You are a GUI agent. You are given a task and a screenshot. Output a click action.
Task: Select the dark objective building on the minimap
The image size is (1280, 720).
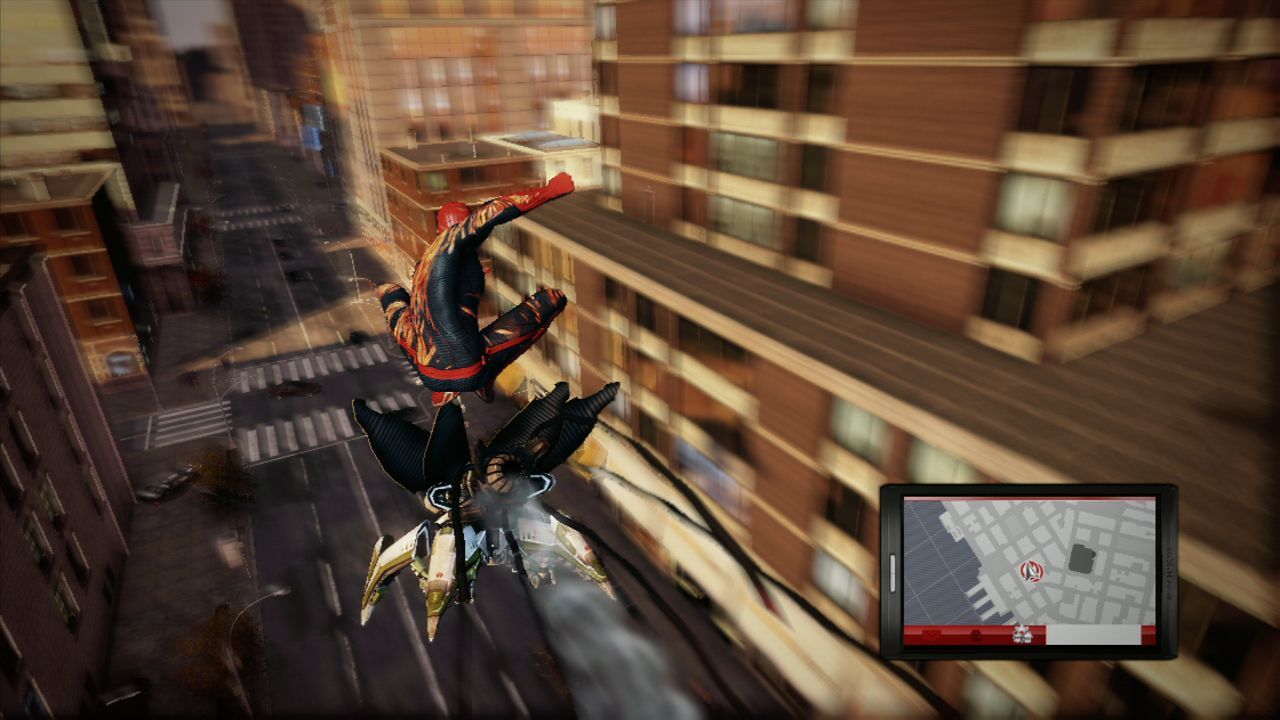pos(1081,555)
